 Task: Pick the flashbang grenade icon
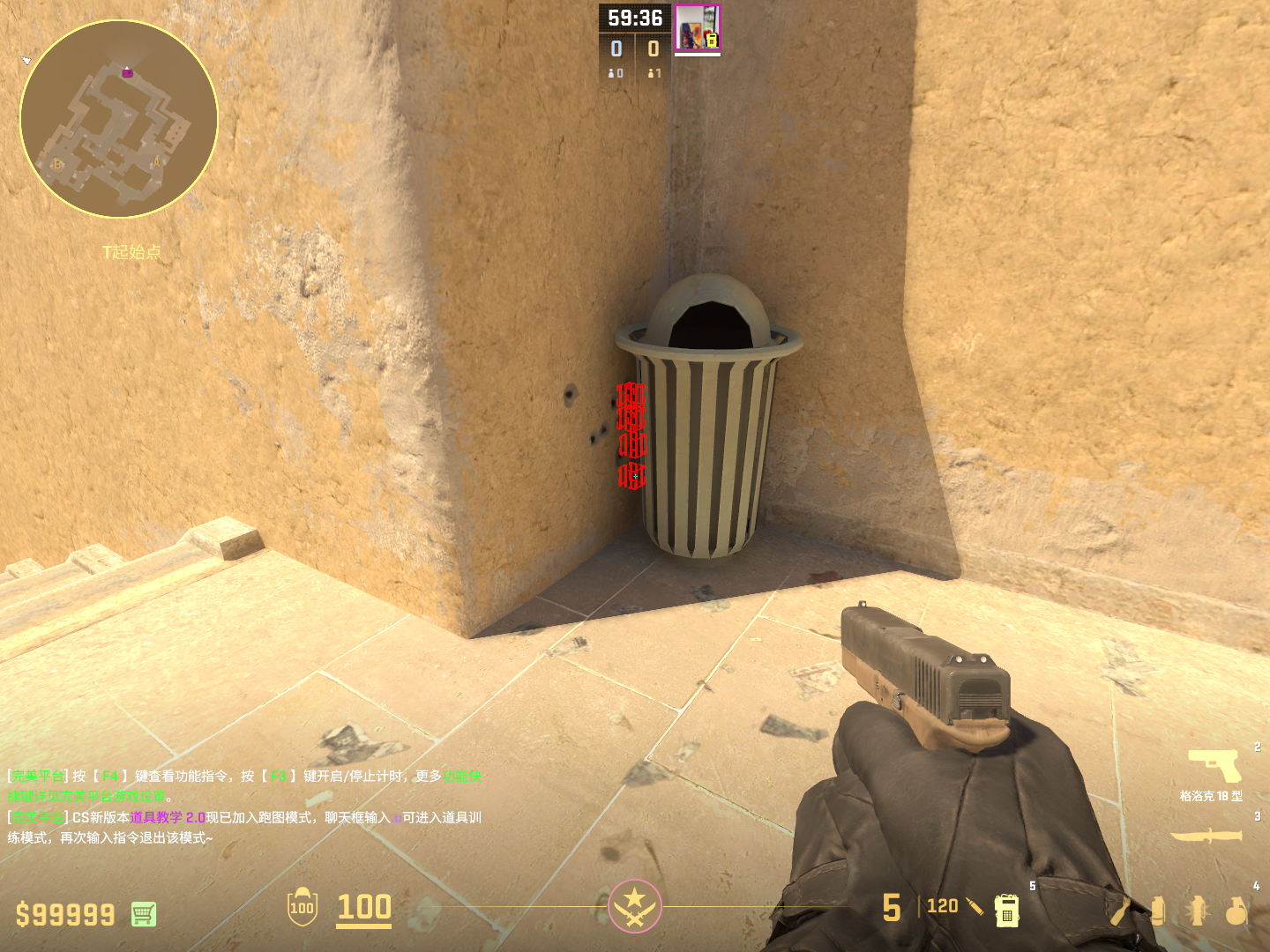tap(1197, 911)
